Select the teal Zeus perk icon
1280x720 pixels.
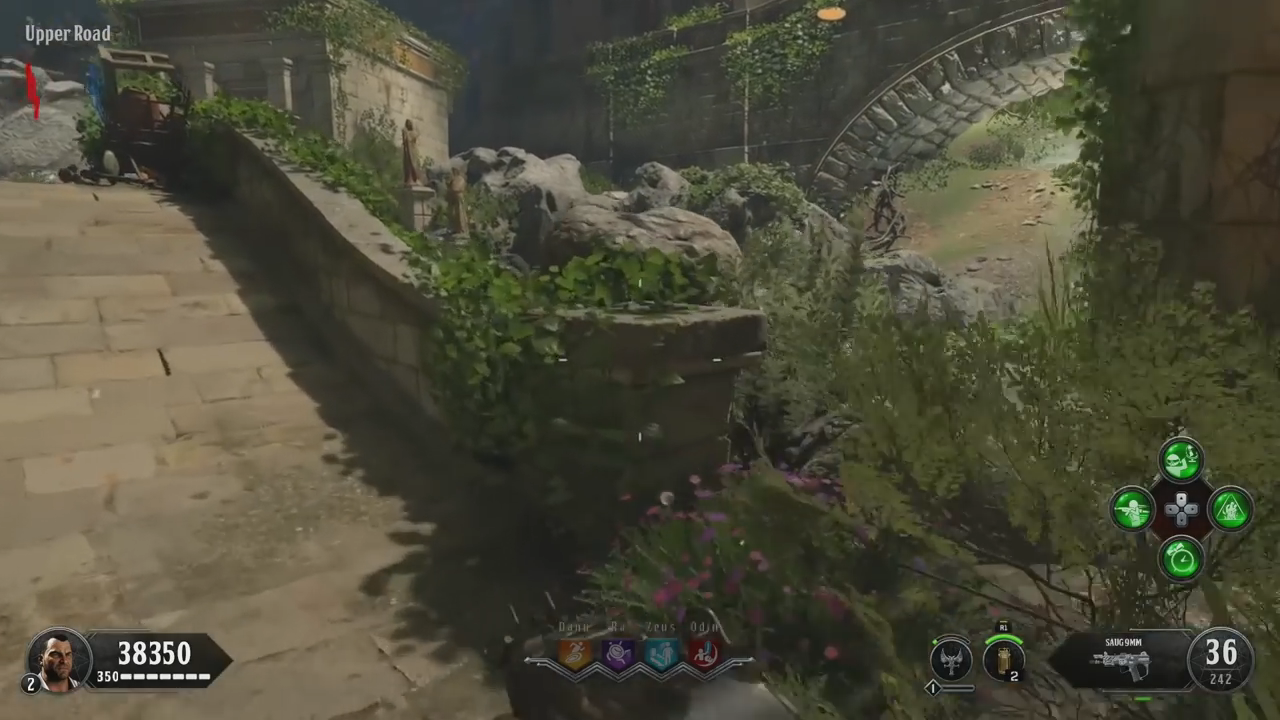pos(661,654)
